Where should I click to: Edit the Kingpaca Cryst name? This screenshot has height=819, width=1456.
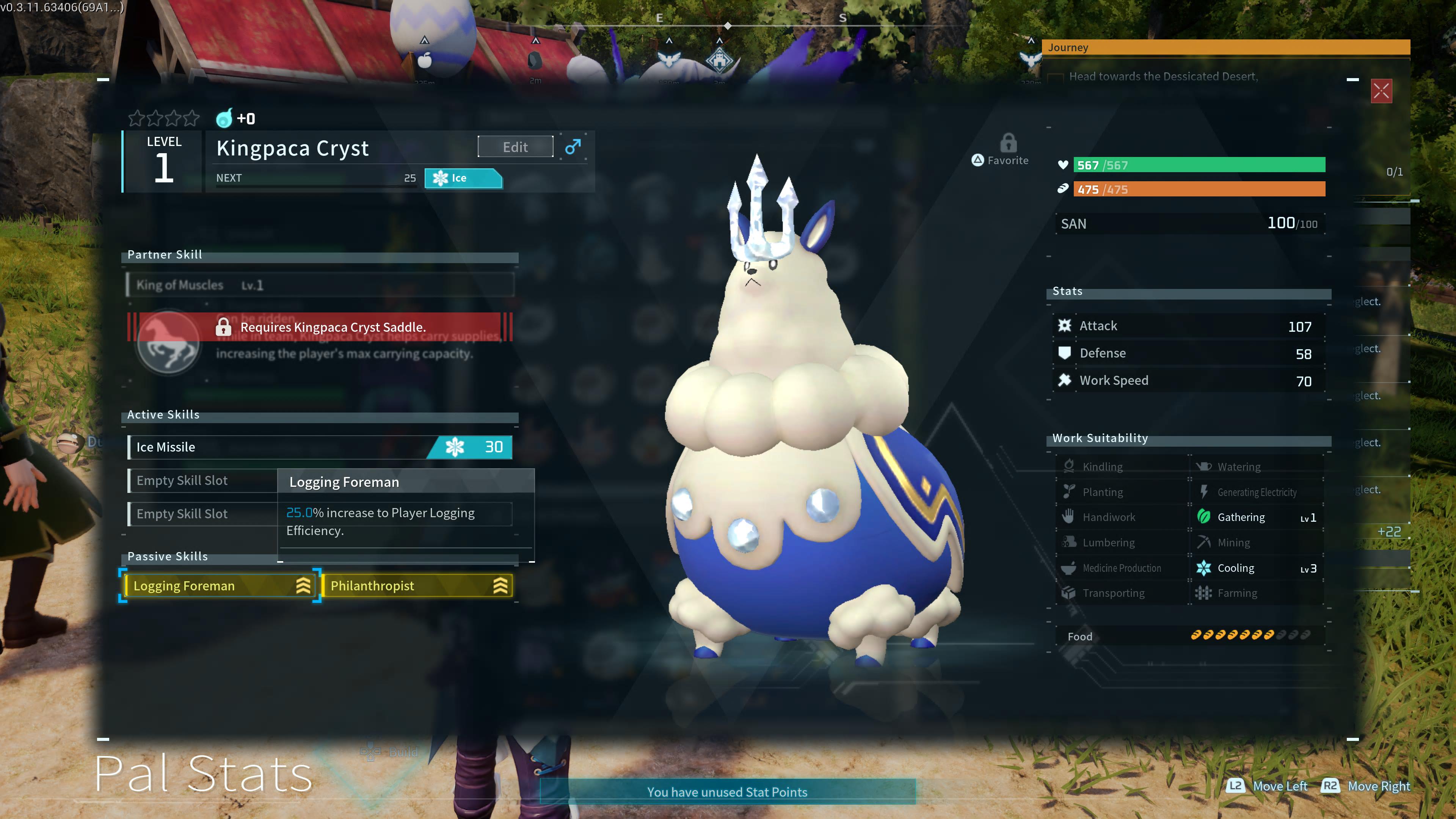click(x=515, y=147)
